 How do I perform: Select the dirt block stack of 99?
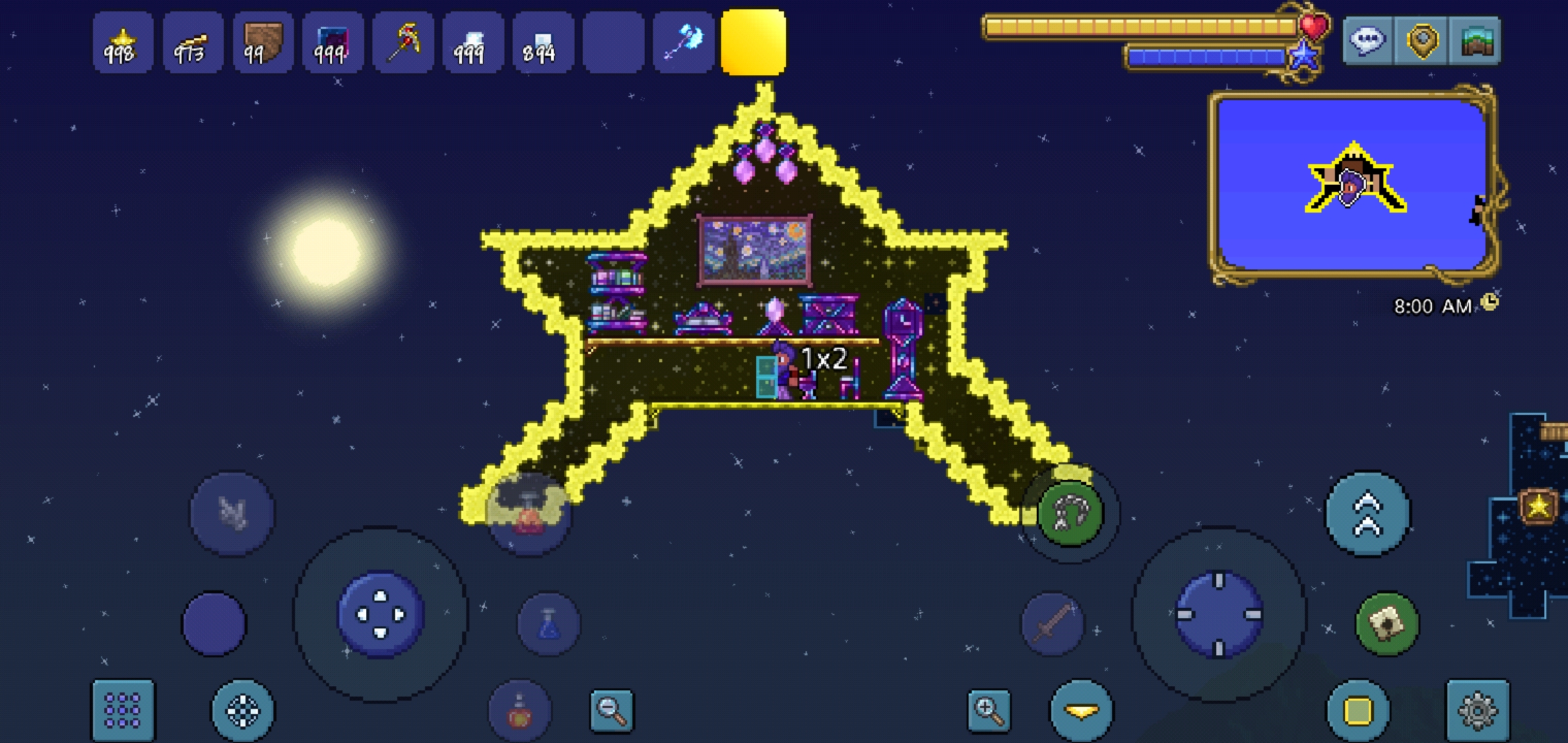pyautogui.click(x=263, y=43)
